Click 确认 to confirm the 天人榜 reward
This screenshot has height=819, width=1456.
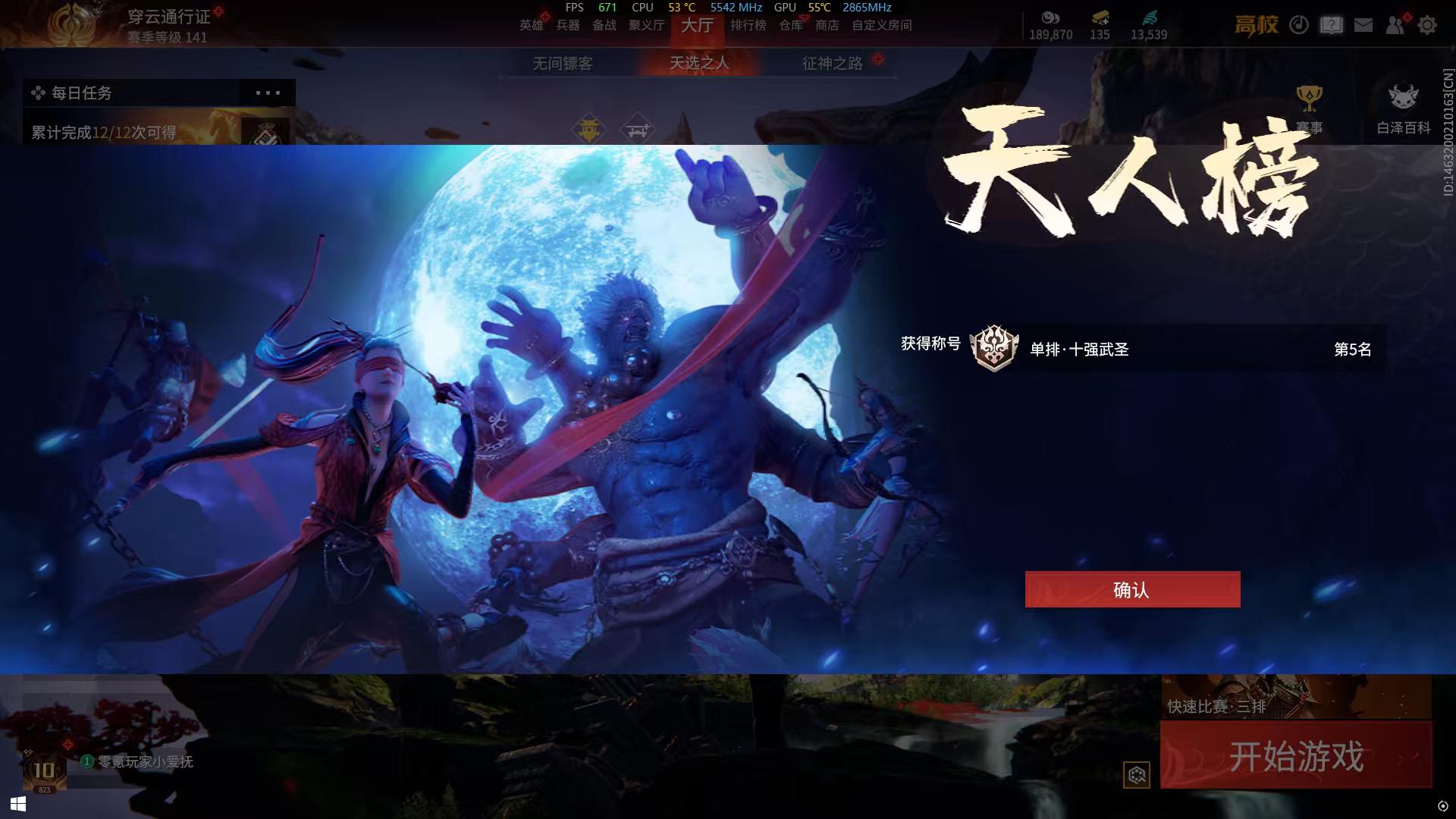1131,589
